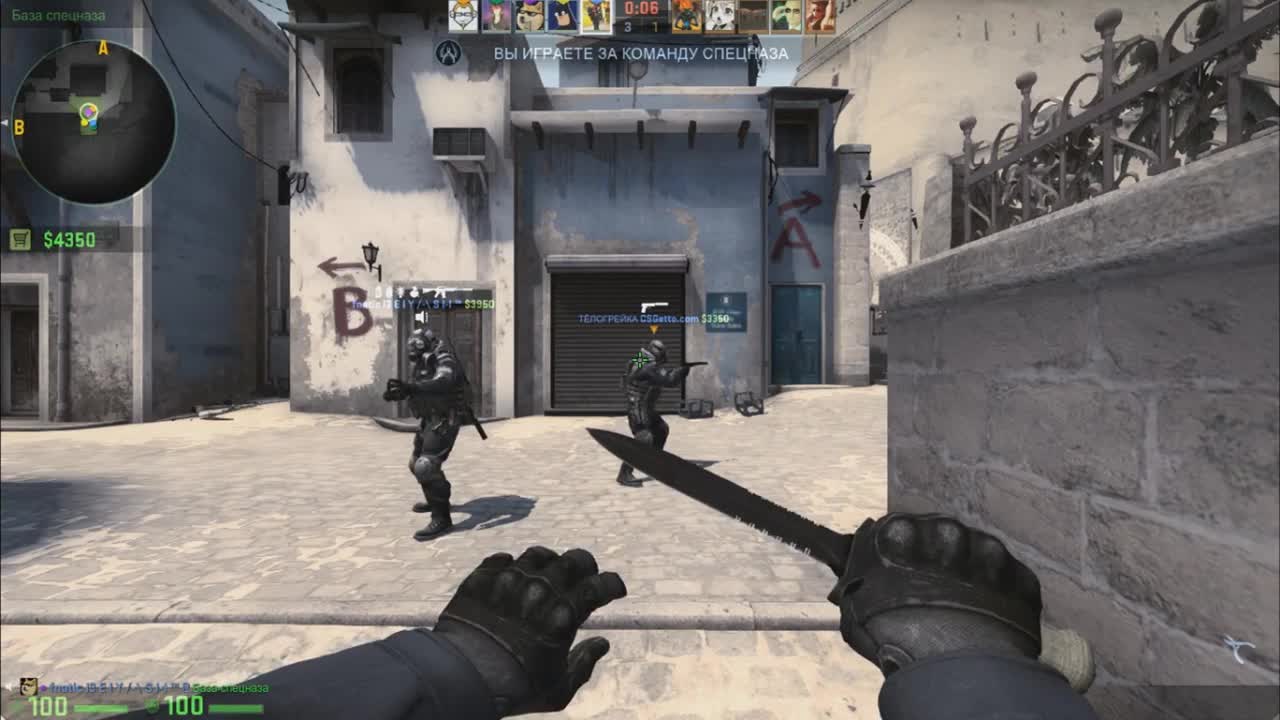Click the orange chevron below ТЕЛОГРЕЙКА's nameplate

click(x=654, y=329)
